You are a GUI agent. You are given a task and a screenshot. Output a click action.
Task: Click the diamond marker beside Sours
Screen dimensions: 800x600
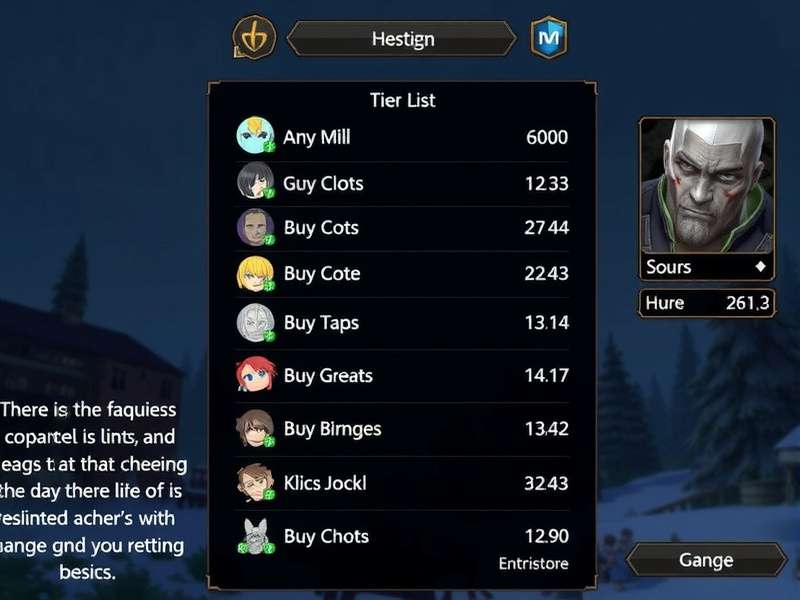tap(760, 267)
